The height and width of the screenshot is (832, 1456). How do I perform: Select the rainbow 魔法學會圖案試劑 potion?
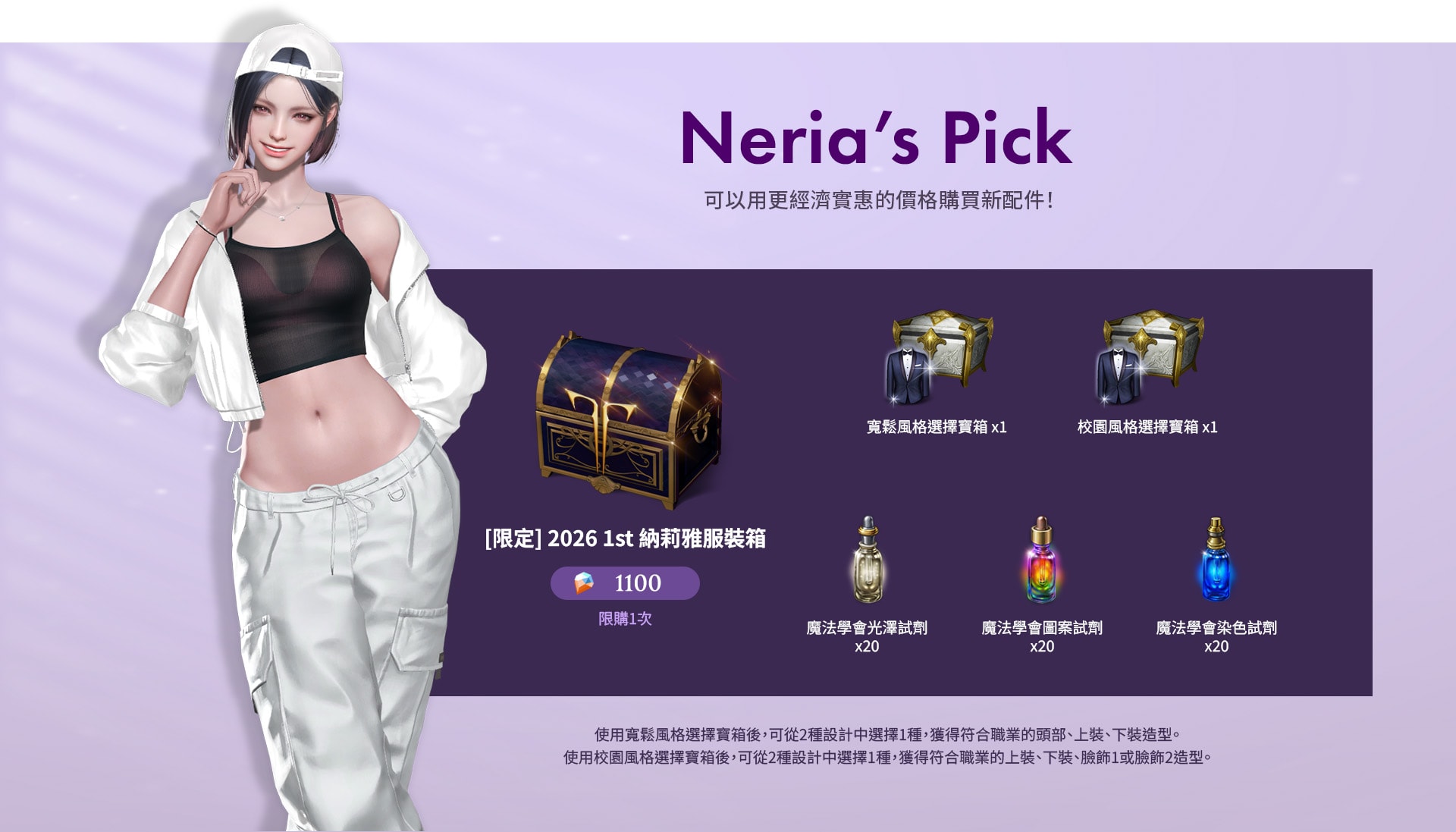(x=1042, y=561)
